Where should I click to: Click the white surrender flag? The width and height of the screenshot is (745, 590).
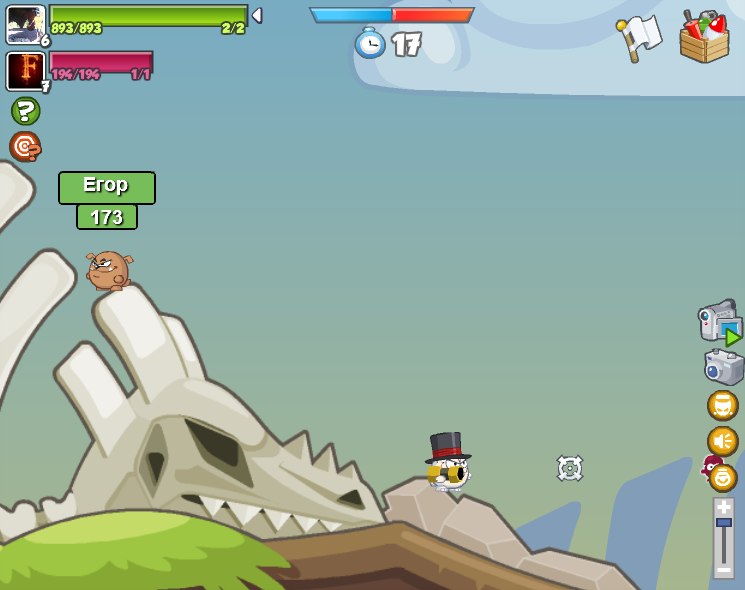(639, 37)
